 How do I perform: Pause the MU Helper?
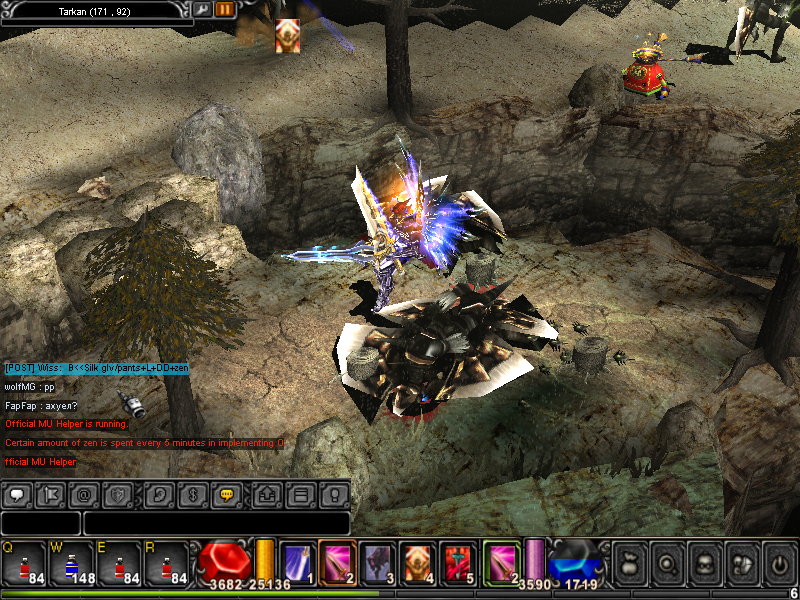[225, 9]
